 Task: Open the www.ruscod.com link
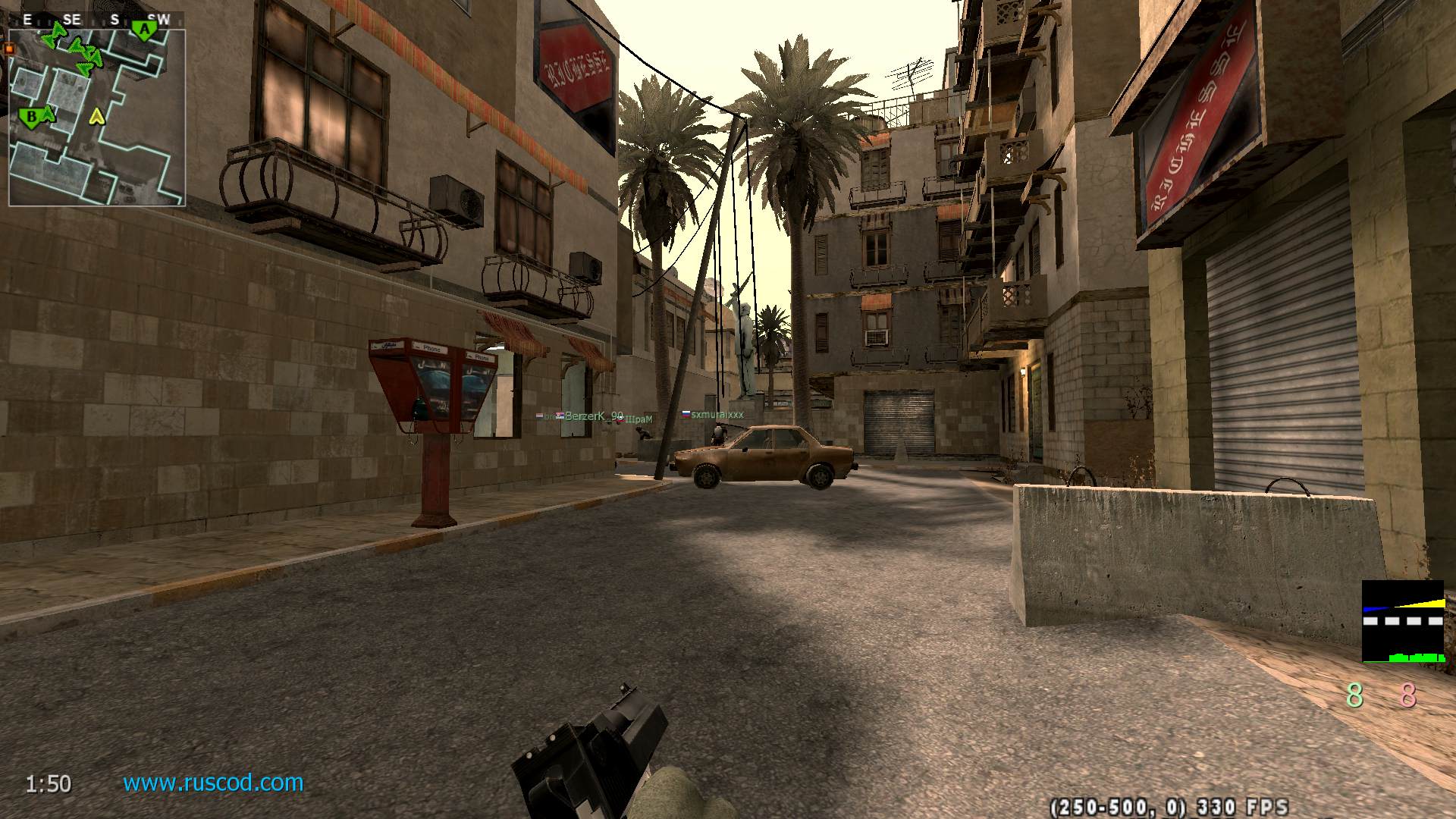click(213, 783)
